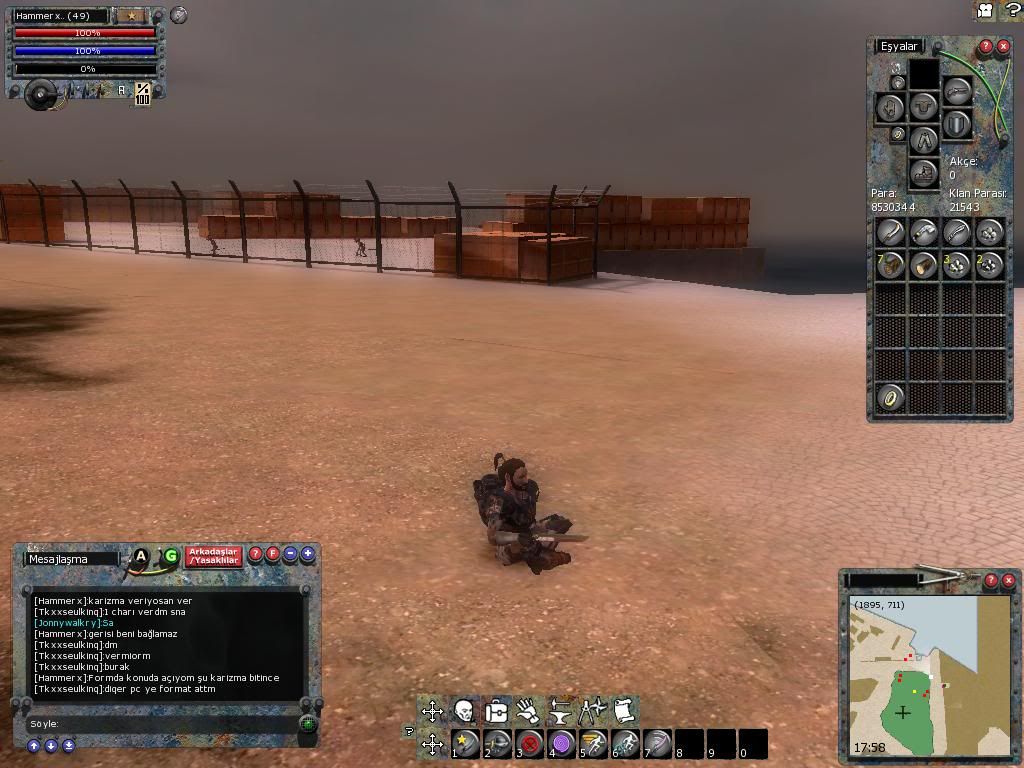Switch chat to the green G channel

point(170,556)
